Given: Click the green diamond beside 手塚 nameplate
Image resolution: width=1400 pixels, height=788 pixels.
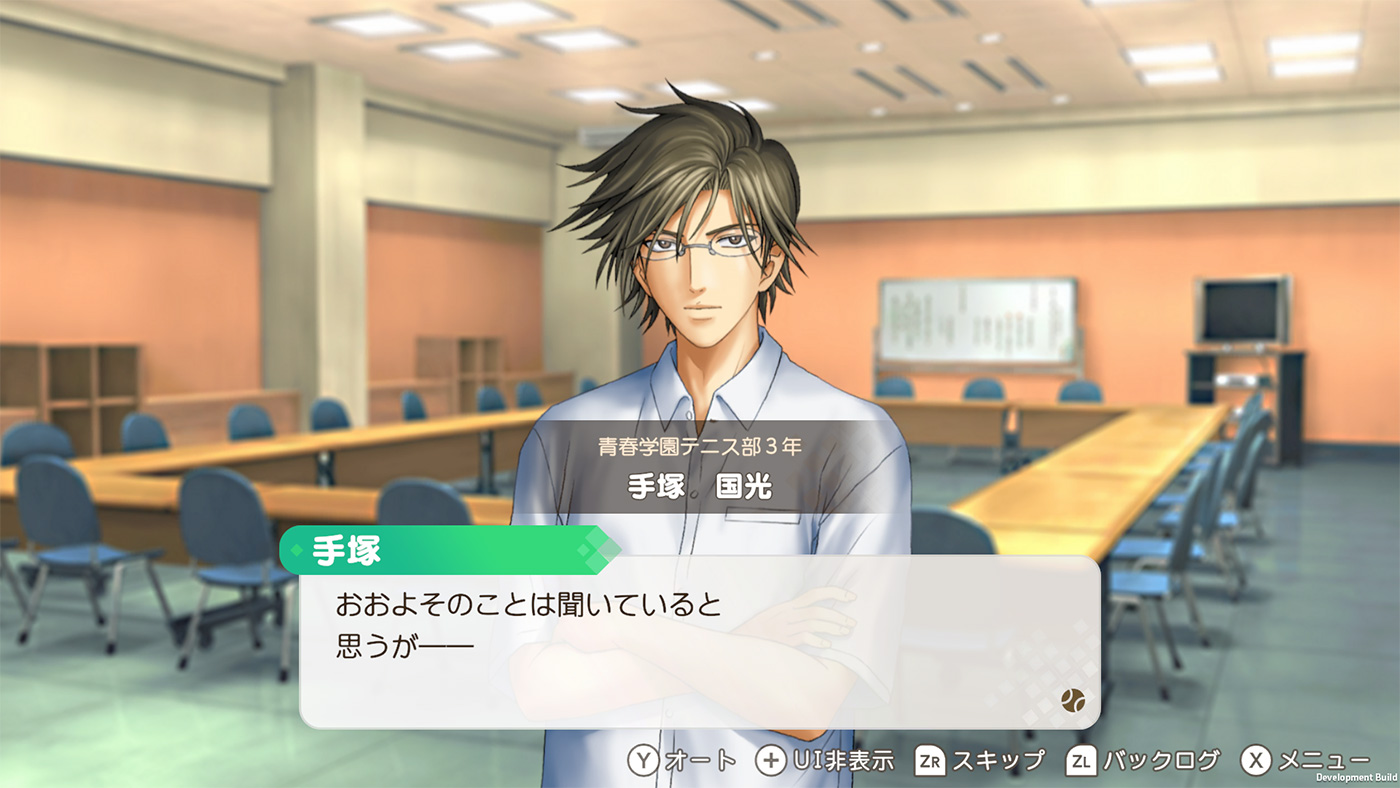Looking at the screenshot, I should (296, 551).
